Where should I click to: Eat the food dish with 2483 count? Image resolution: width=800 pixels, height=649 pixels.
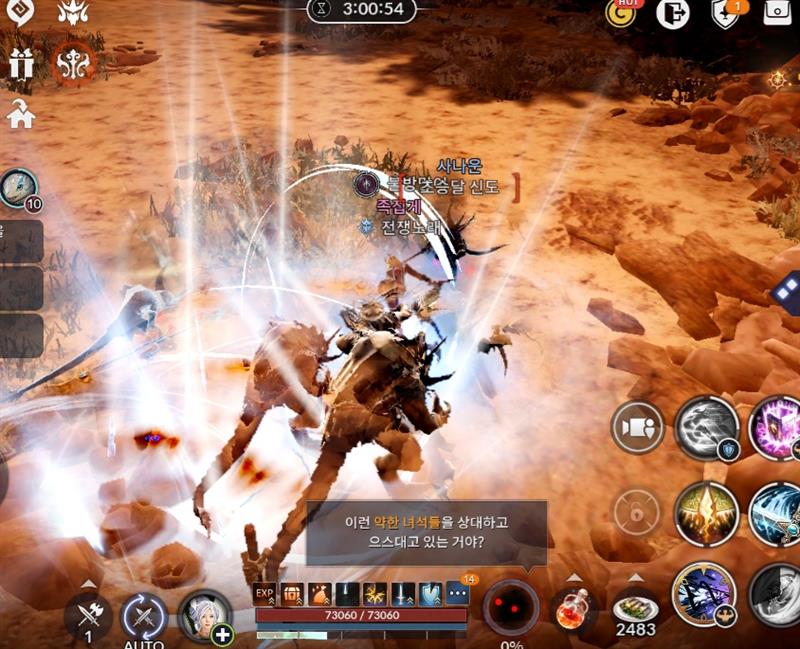[x=634, y=609]
